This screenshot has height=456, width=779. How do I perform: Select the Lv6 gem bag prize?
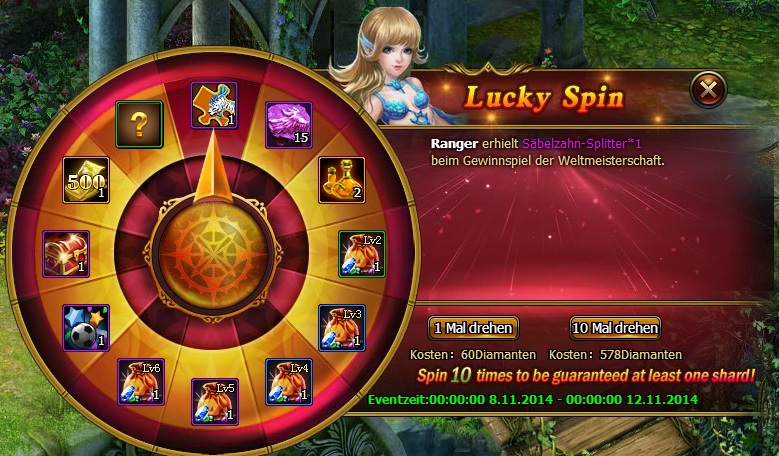click(x=140, y=381)
